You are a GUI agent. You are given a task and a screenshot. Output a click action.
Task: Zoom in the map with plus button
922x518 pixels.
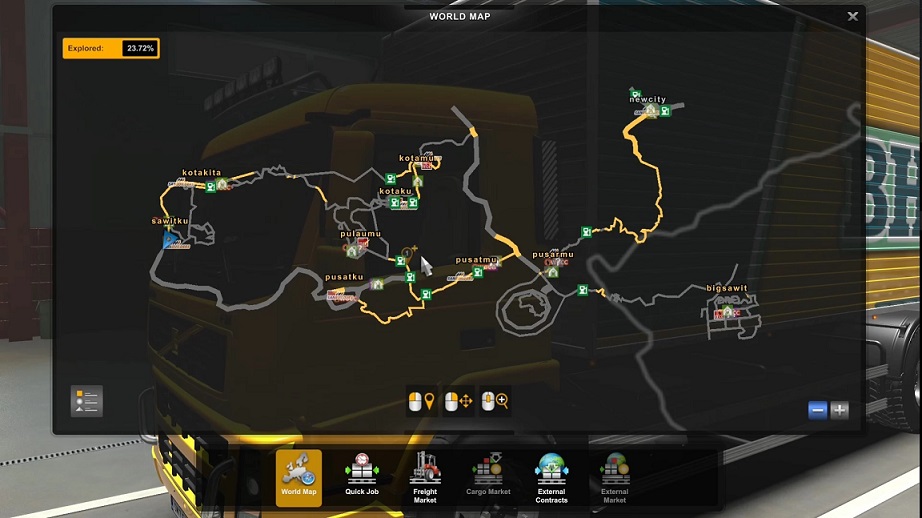pos(839,410)
